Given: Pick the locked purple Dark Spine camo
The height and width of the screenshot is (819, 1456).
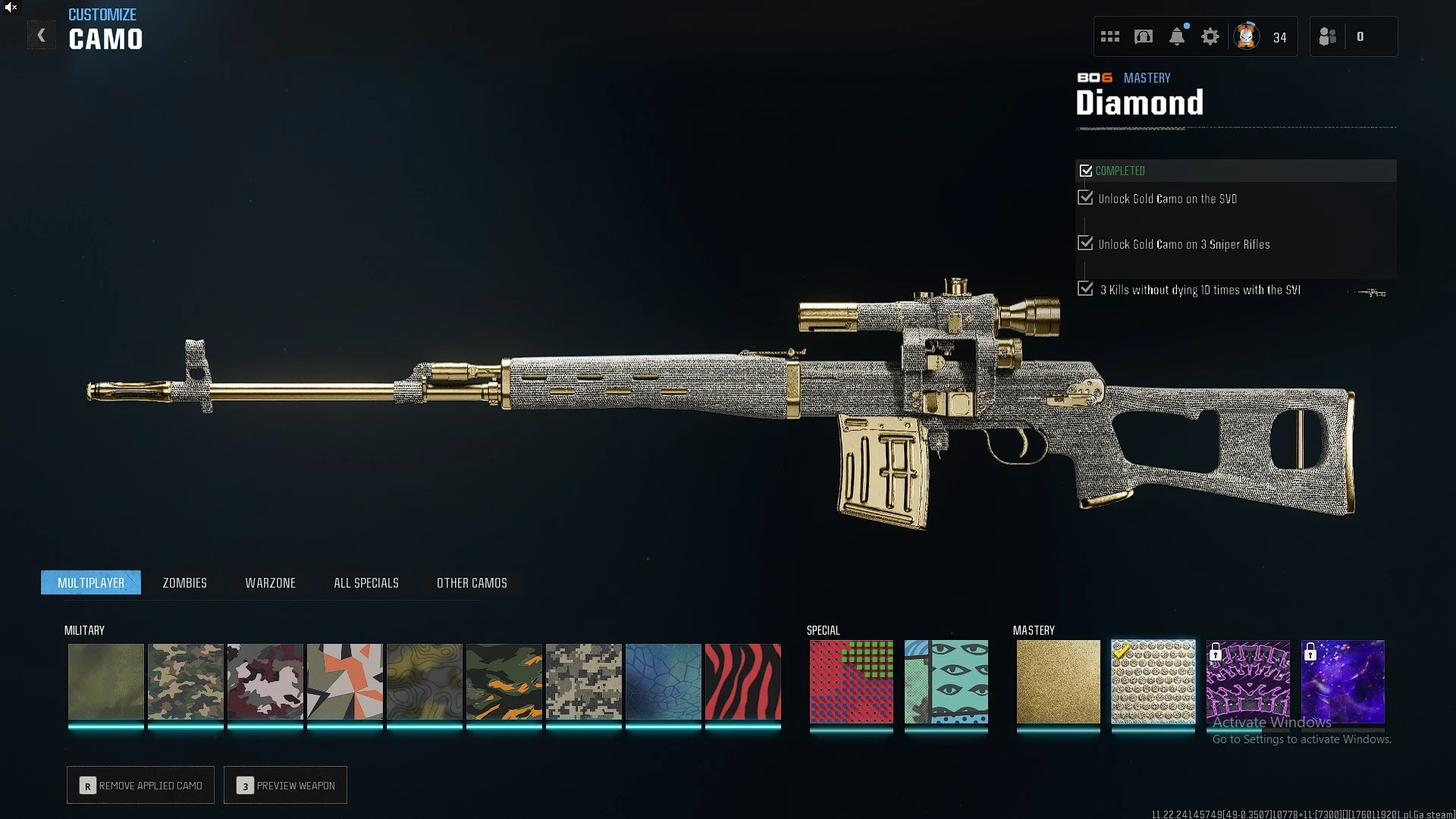Looking at the screenshot, I should [x=1247, y=681].
